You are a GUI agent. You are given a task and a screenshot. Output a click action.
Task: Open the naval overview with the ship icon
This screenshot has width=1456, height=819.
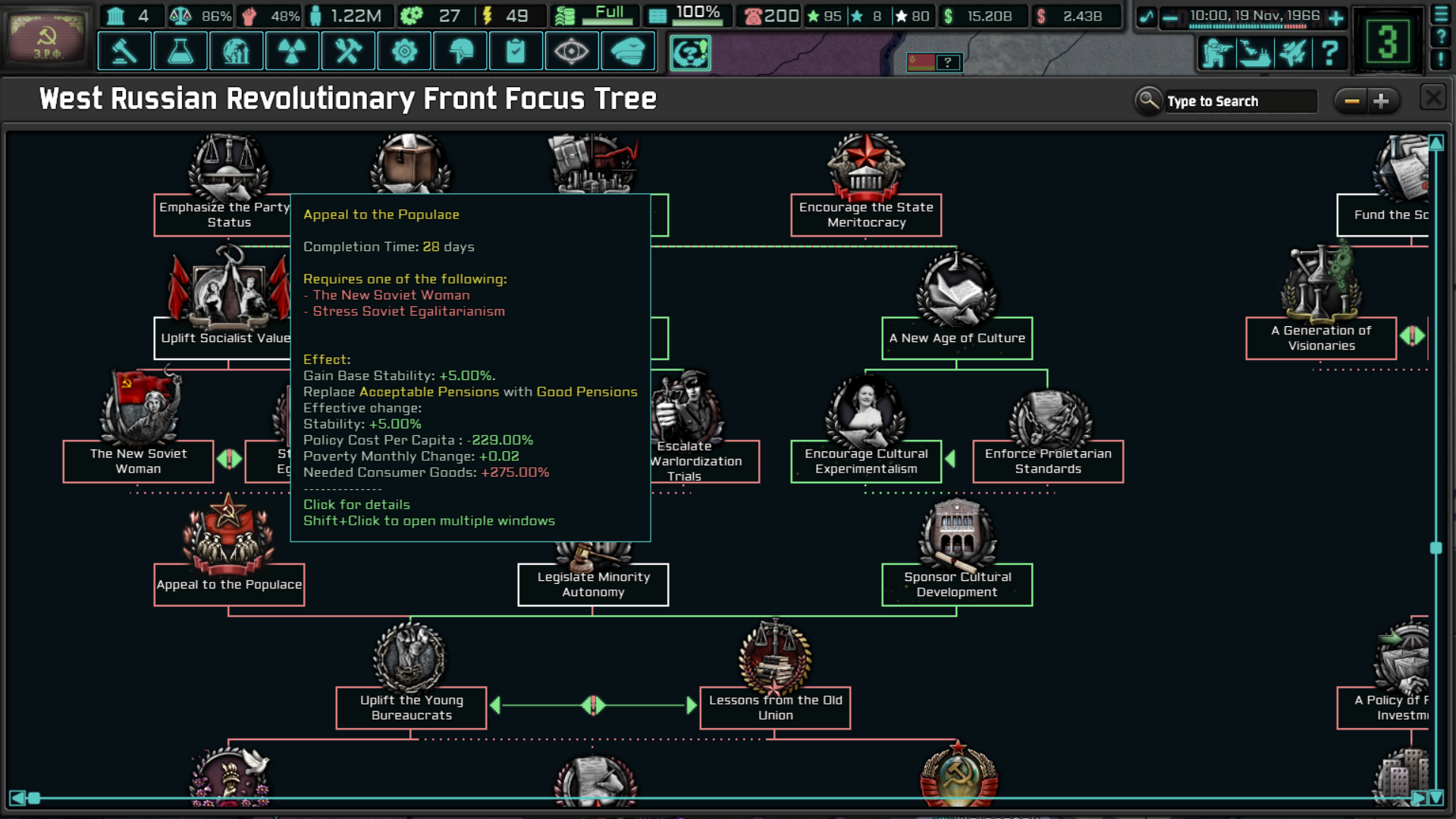[1255, 53]
